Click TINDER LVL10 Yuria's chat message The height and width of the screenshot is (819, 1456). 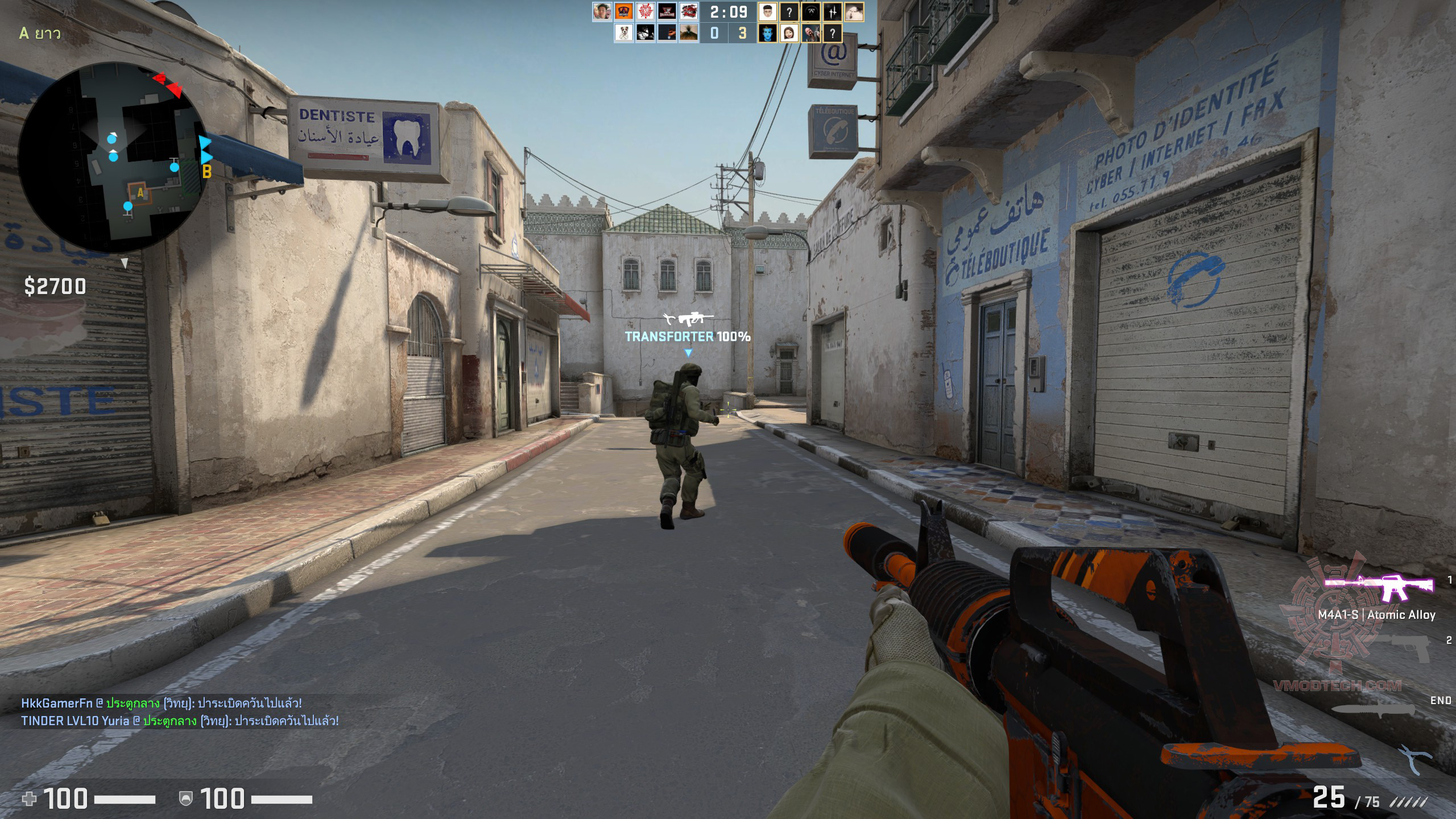tap(180, 721)
